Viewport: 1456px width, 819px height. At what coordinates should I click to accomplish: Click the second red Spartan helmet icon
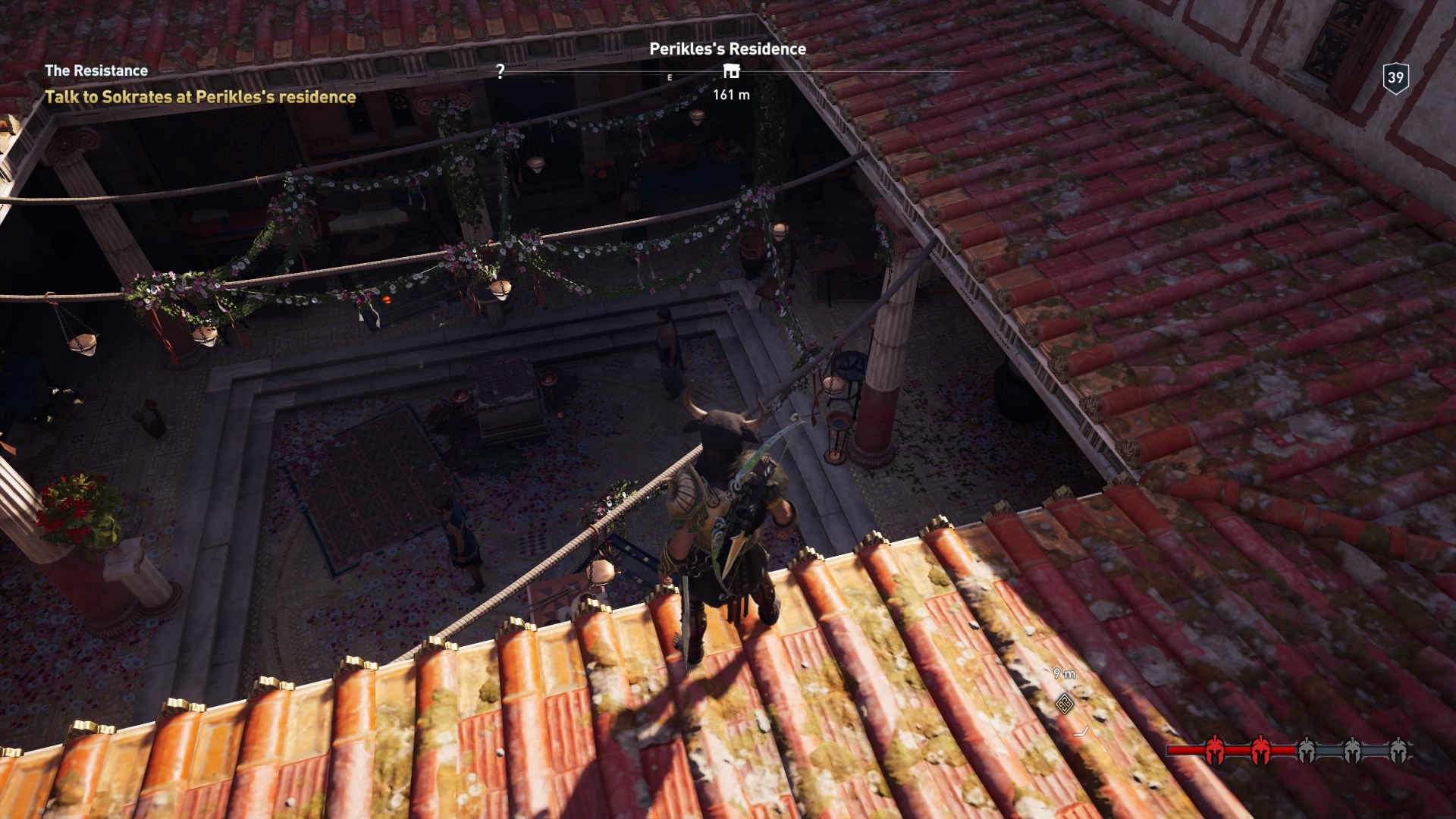pyautogui.click(x=1261, y=749)
